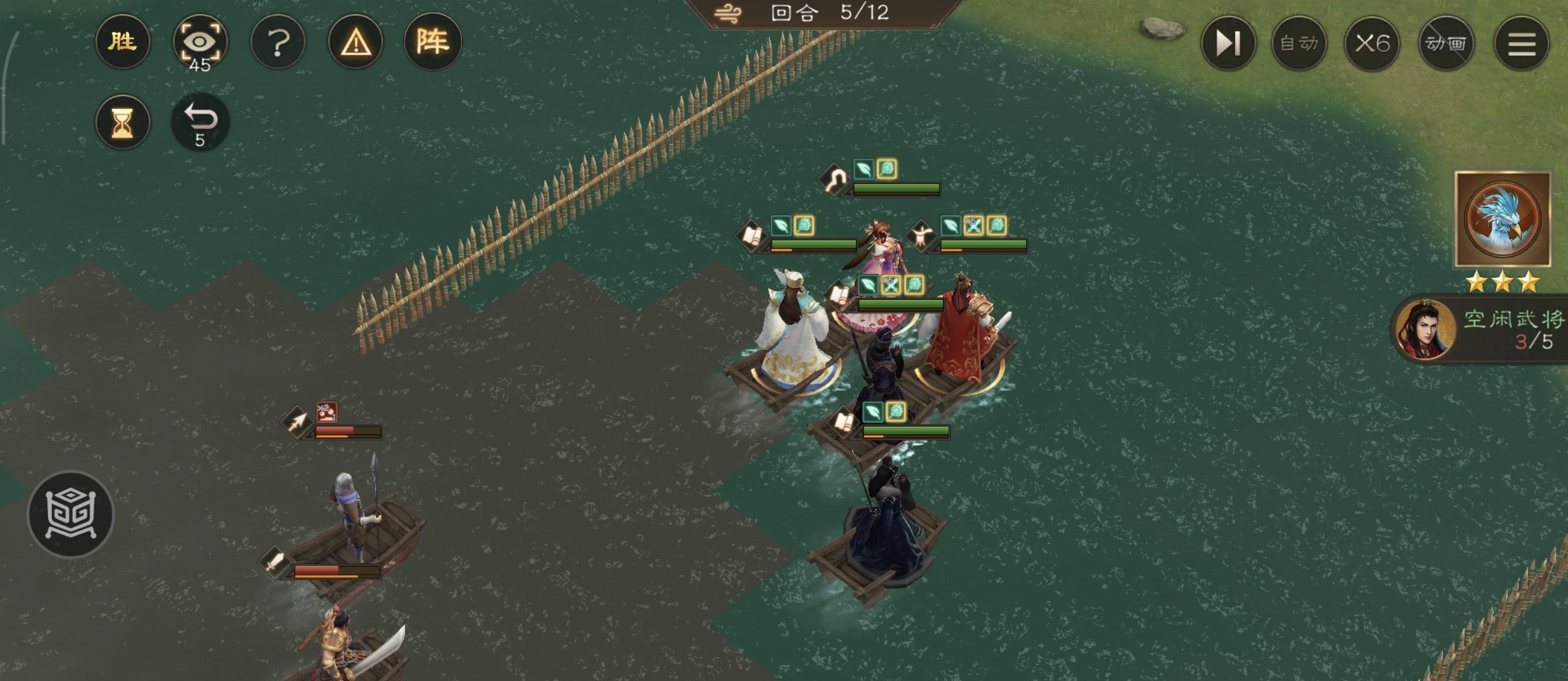Undo the last move with the arrow button
The image size is (1568, 681).
pos(200,122)
